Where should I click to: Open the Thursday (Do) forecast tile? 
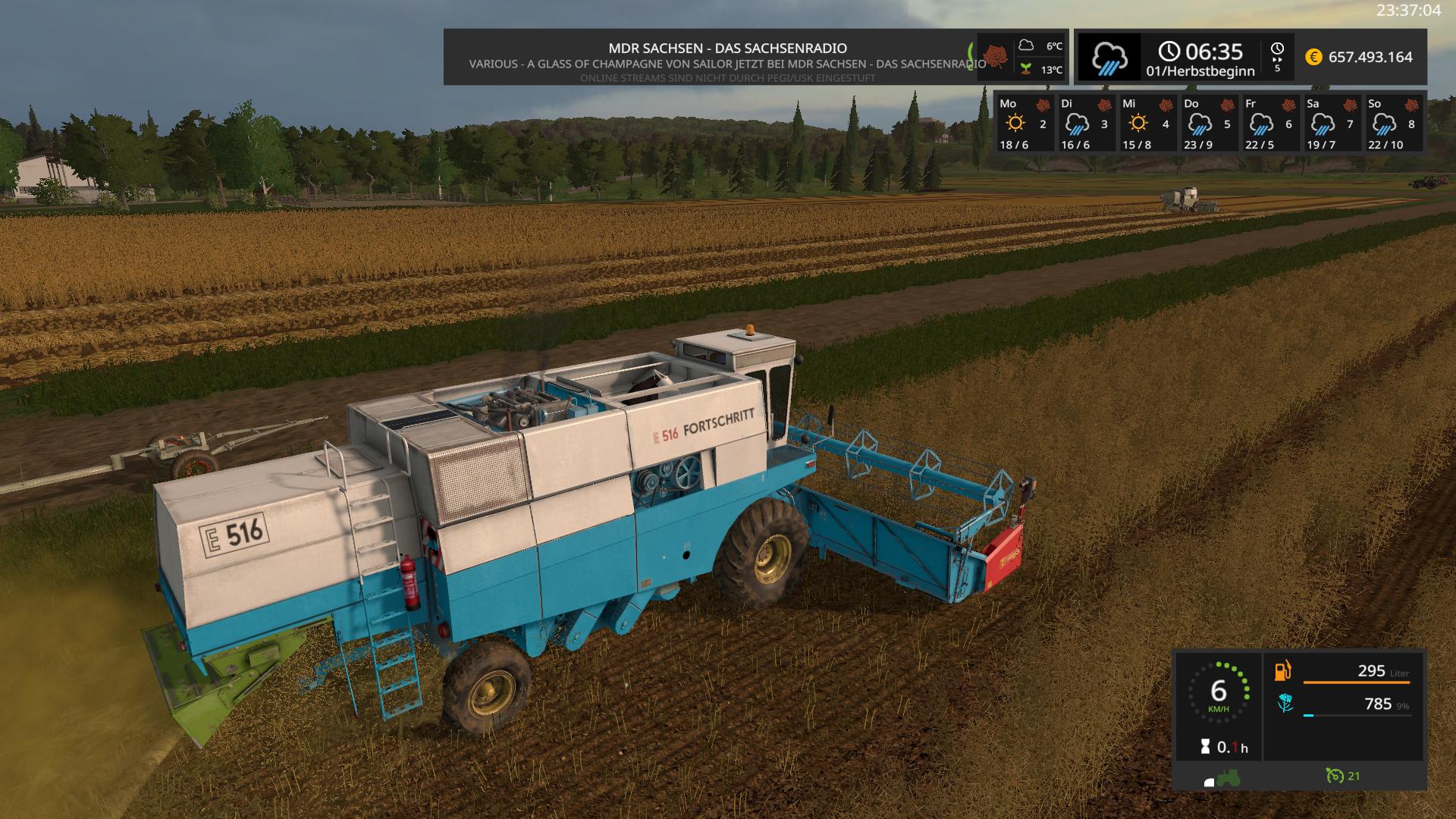click(1209, 123)
